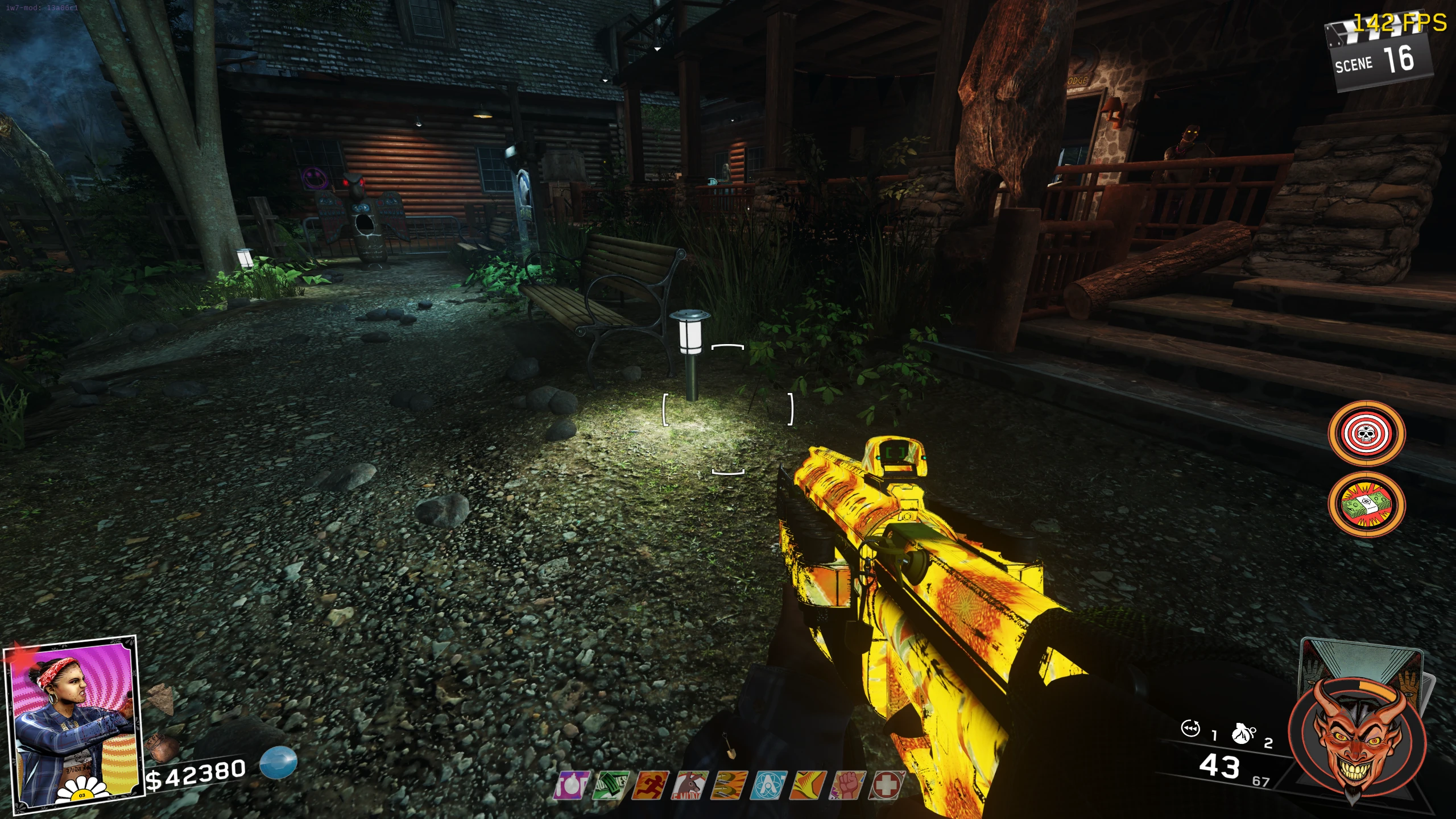This screenshot has height=819, width=1456.
Task: Click the blue atom Blue Bolts perk
Action: coord(768,785)
